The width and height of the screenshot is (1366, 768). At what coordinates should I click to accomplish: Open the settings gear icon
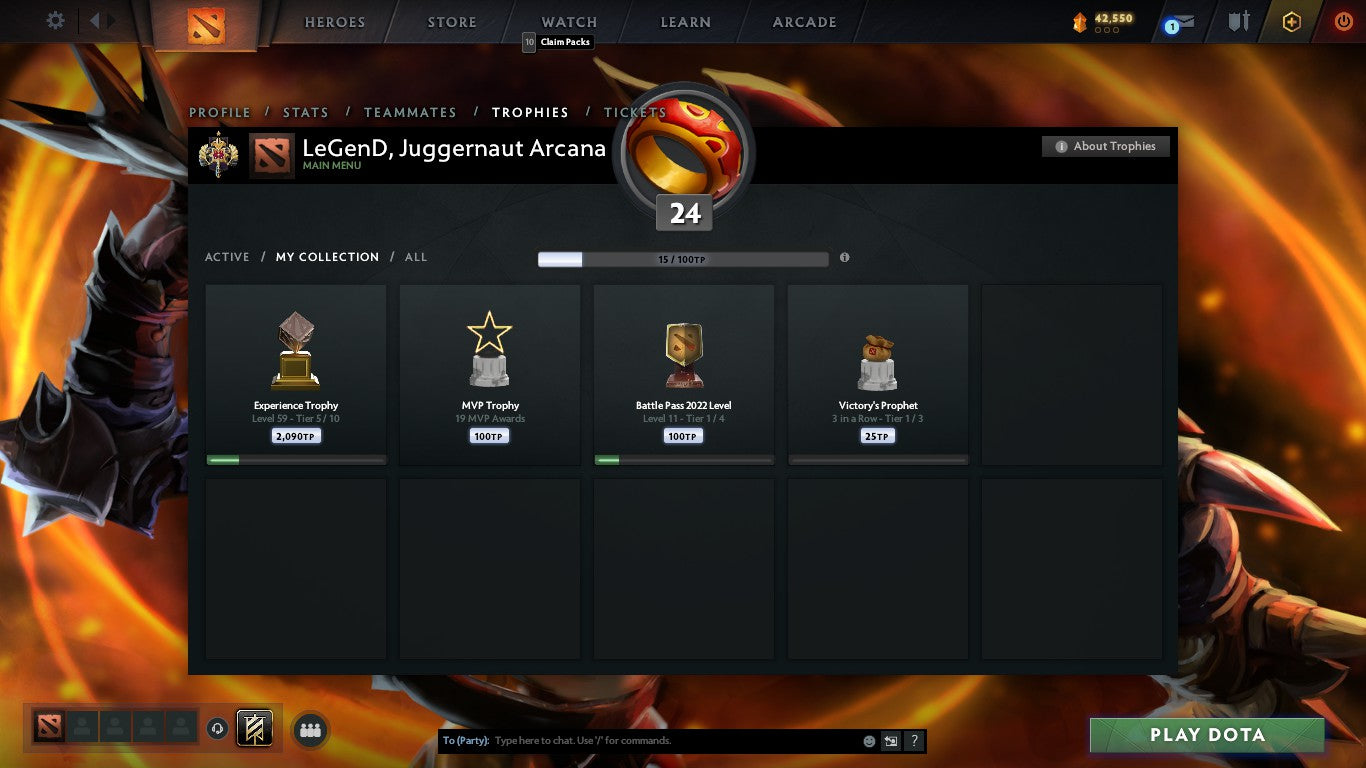55,19
